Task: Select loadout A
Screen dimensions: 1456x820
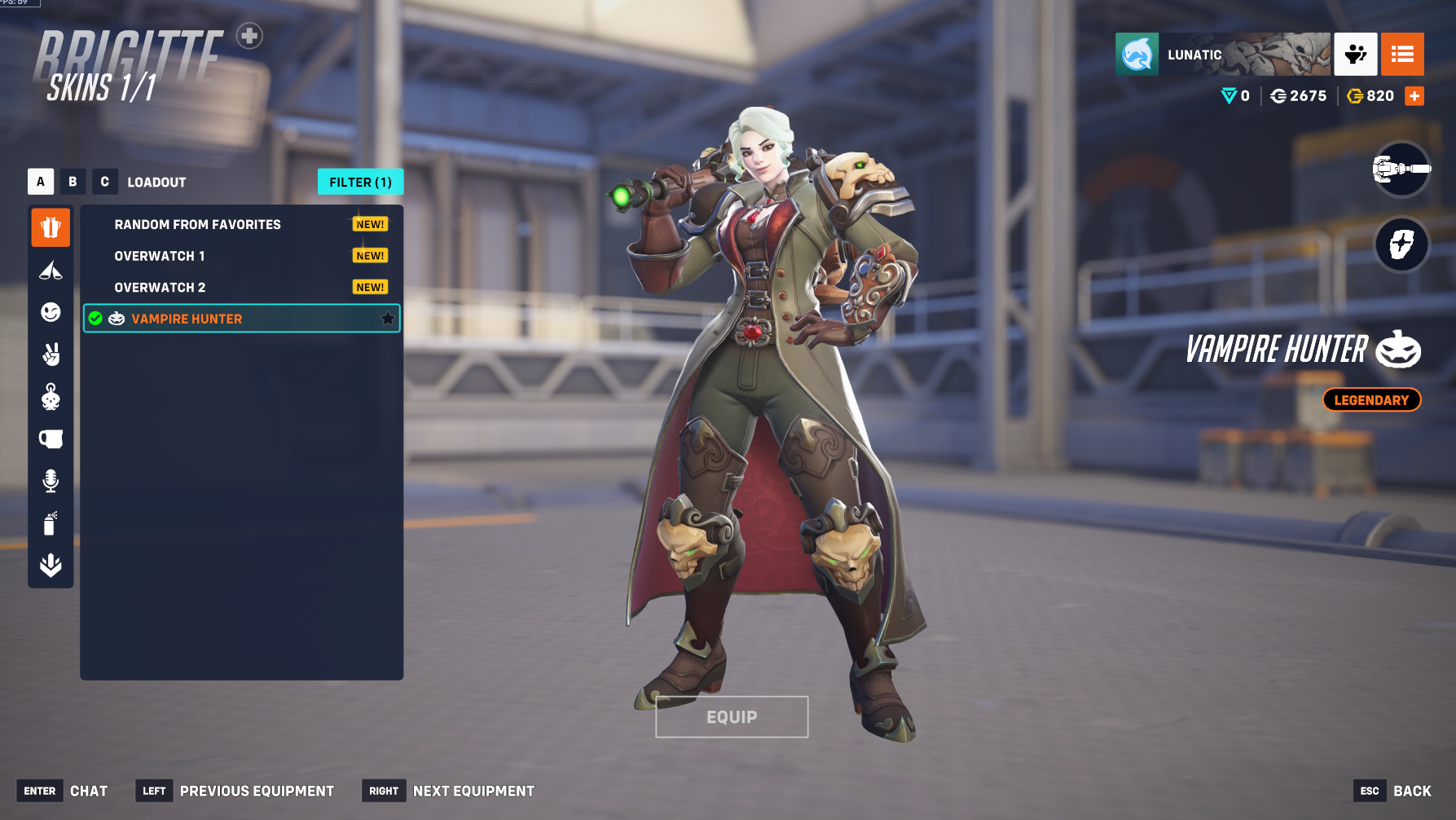Action: click(41, 182)
